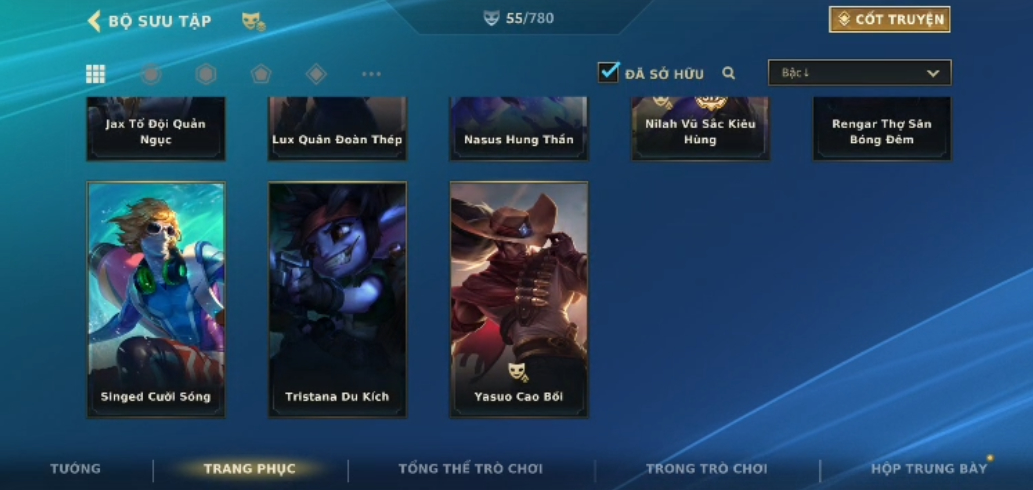Pick the Nilah Vũ Sắc Kiêu Hùng skin
The height and width of the screenshot is (490, 1033).
tap(700, 129)
